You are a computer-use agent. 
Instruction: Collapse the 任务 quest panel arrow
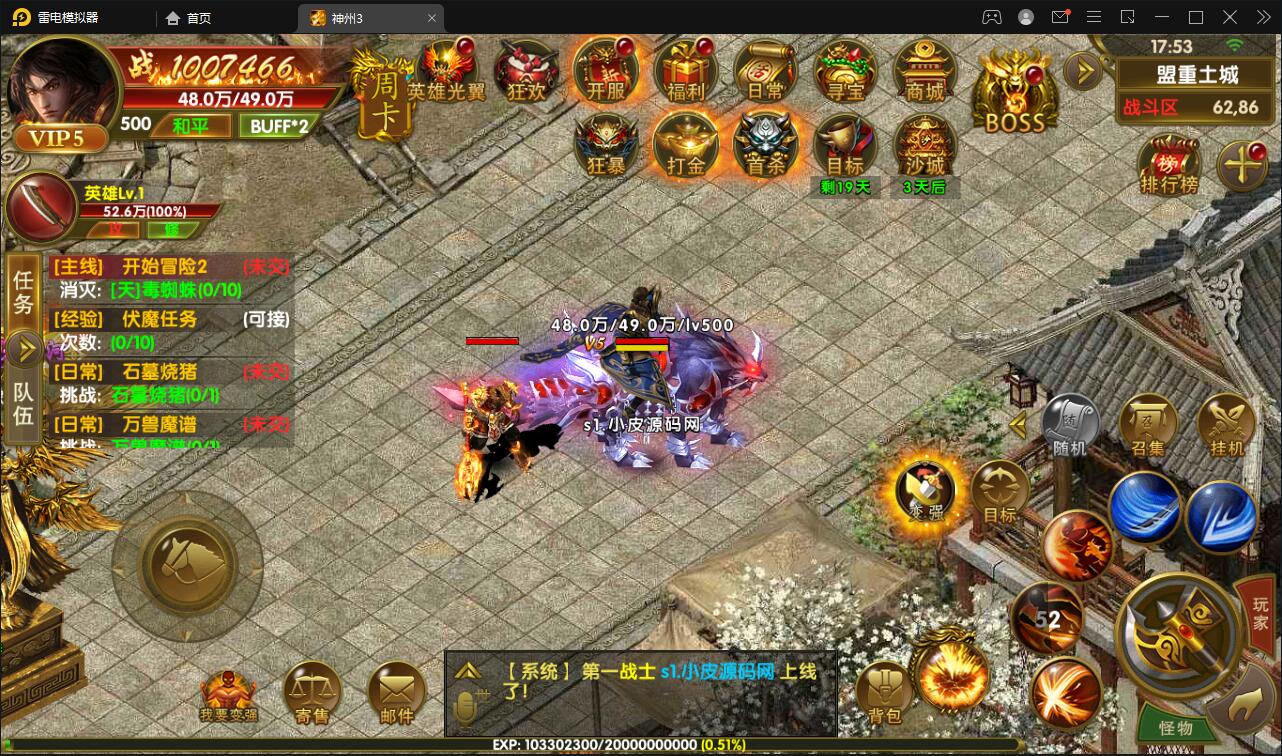(22, 349)
